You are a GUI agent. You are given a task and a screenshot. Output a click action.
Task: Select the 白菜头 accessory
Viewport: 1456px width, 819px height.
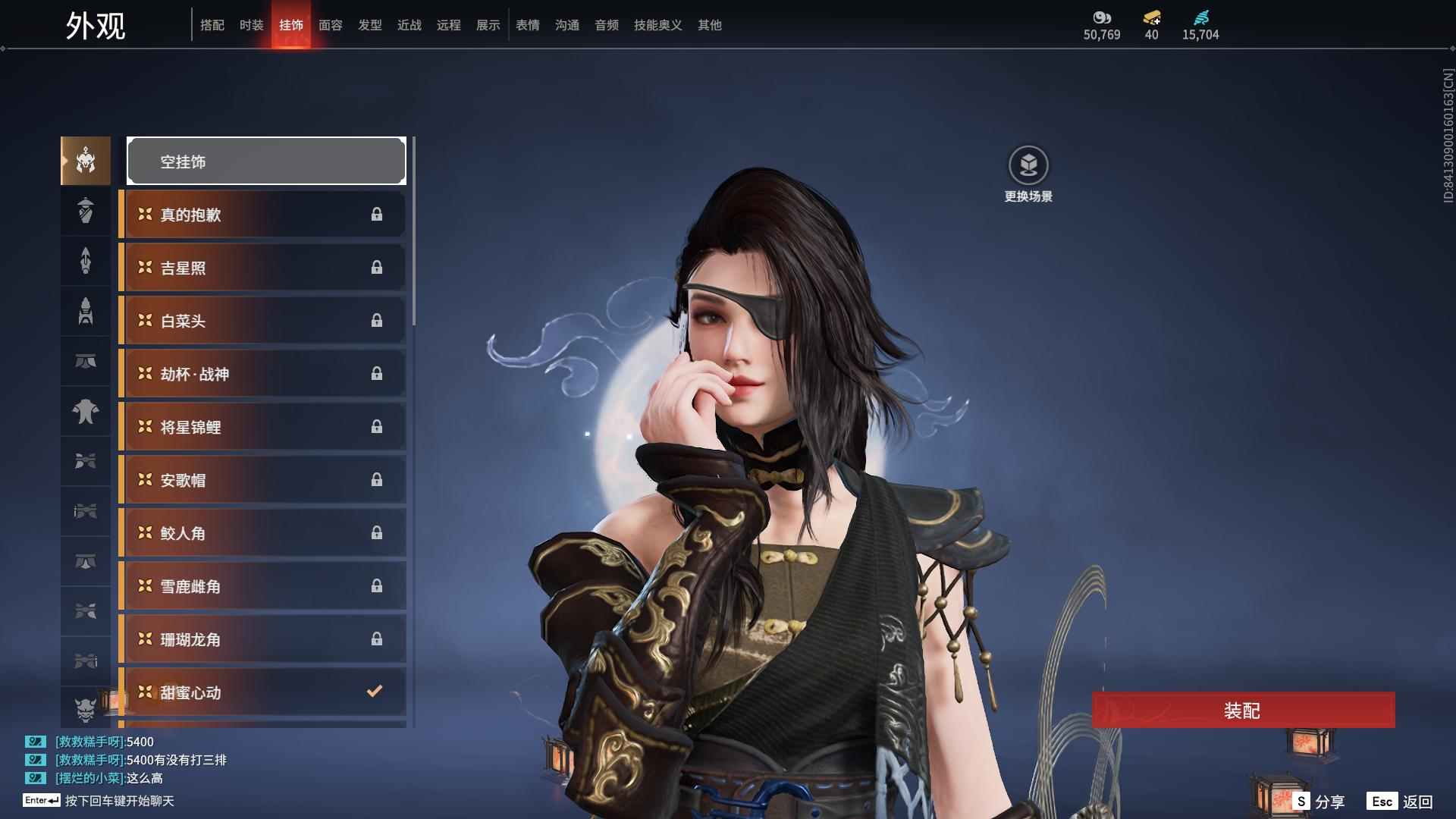pos(263,321)
